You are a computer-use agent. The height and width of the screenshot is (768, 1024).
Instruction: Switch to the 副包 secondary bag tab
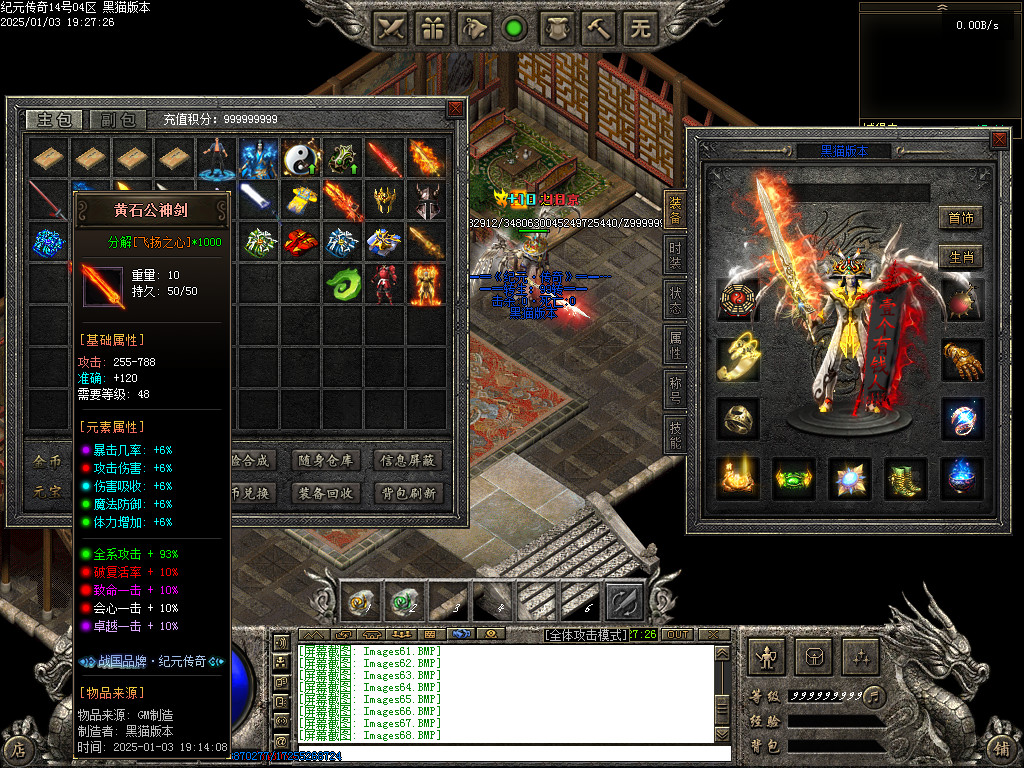118,120
